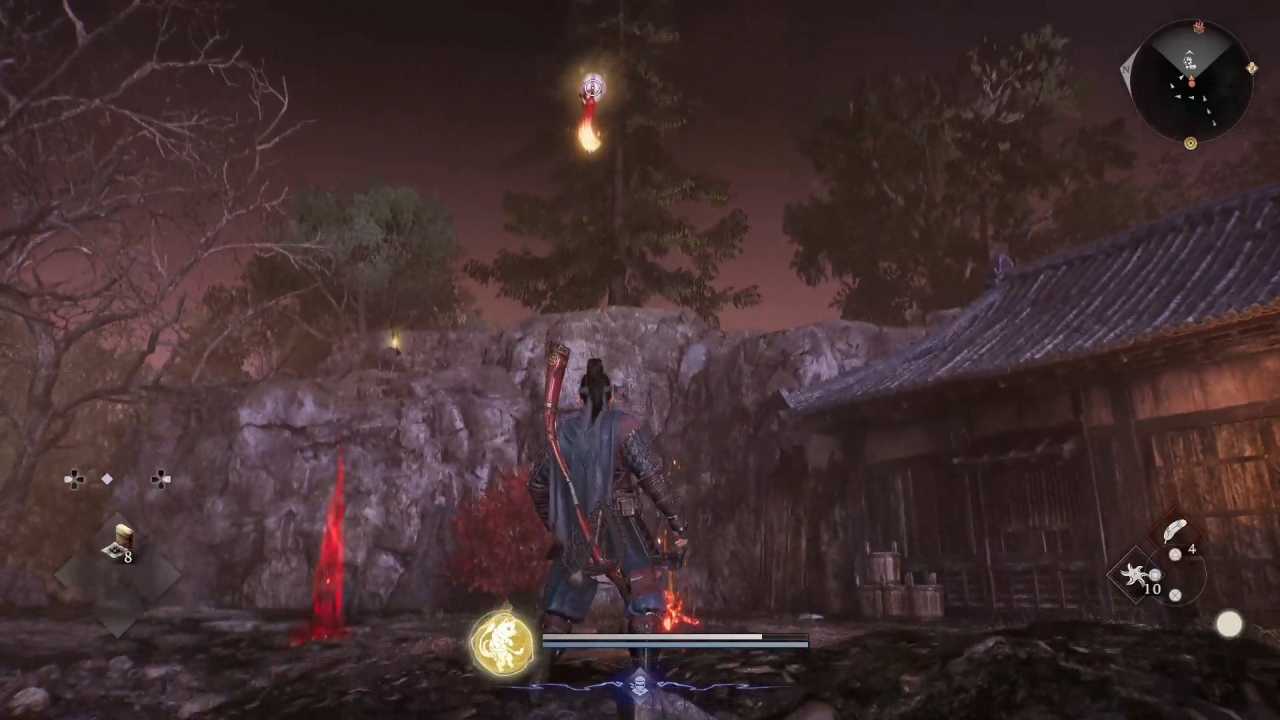1280x720 pixels.
Task: Select the skull emblem below the health bar
Action: coord(640,687)
